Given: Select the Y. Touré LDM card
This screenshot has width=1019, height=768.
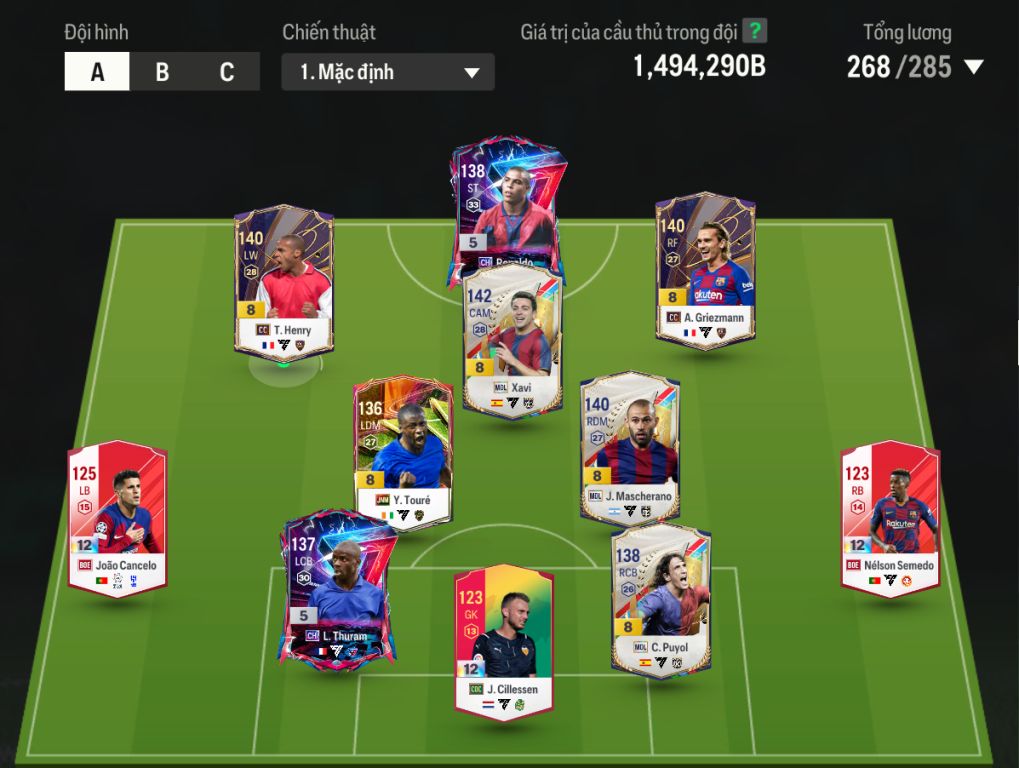Looking at the screenshot, I should (403, 450).
